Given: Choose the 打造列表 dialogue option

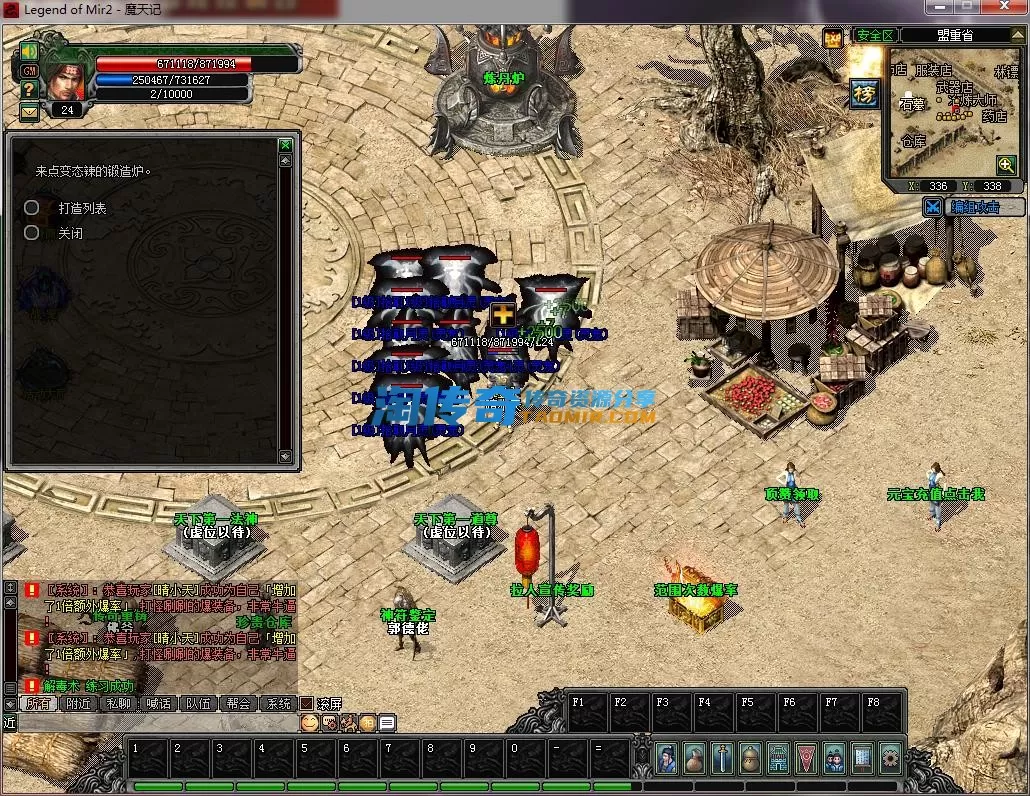Looking at the screenshot, I should tap(82, 208).
